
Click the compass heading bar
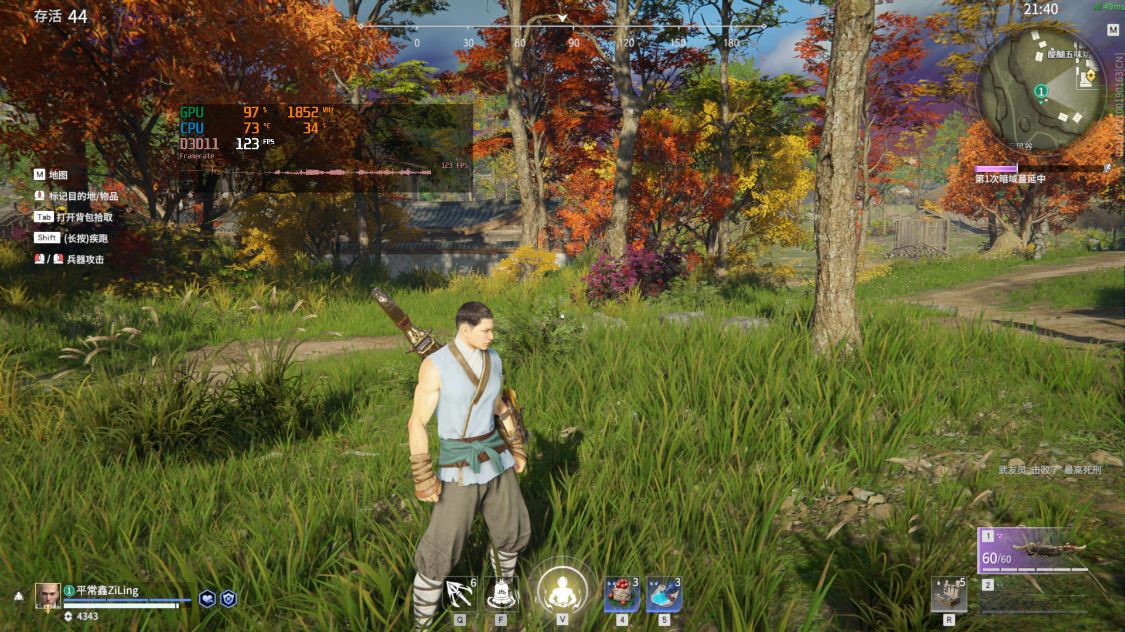point(562,28)
